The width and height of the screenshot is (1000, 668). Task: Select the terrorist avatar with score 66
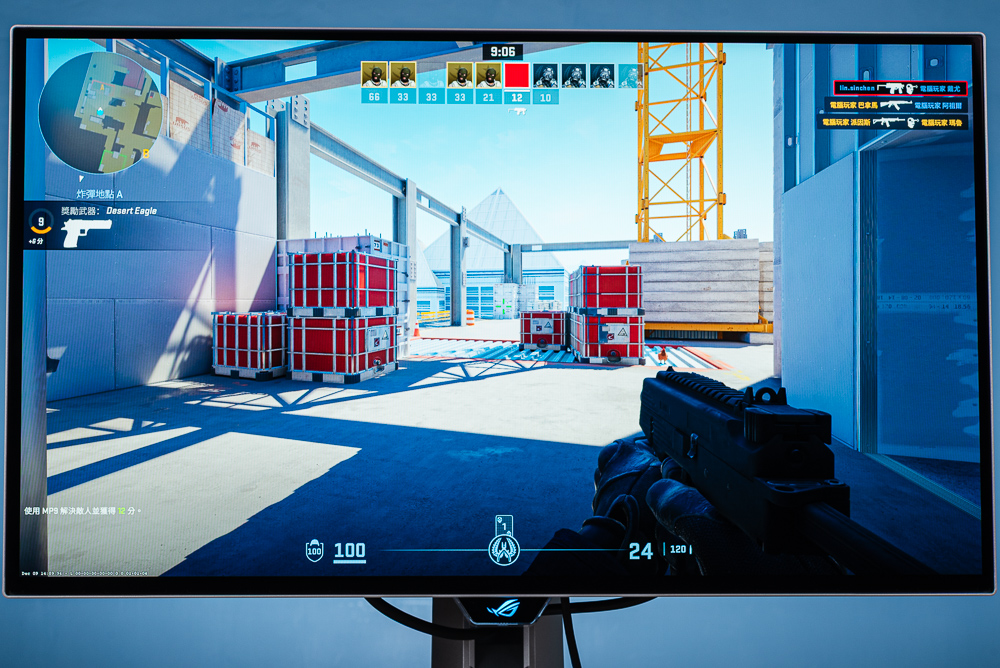pyautogui.click(x=374, y=76)
